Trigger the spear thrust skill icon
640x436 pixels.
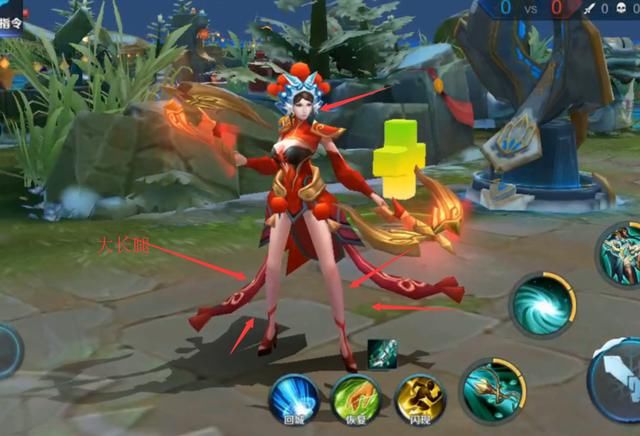(x=493, y=389)
